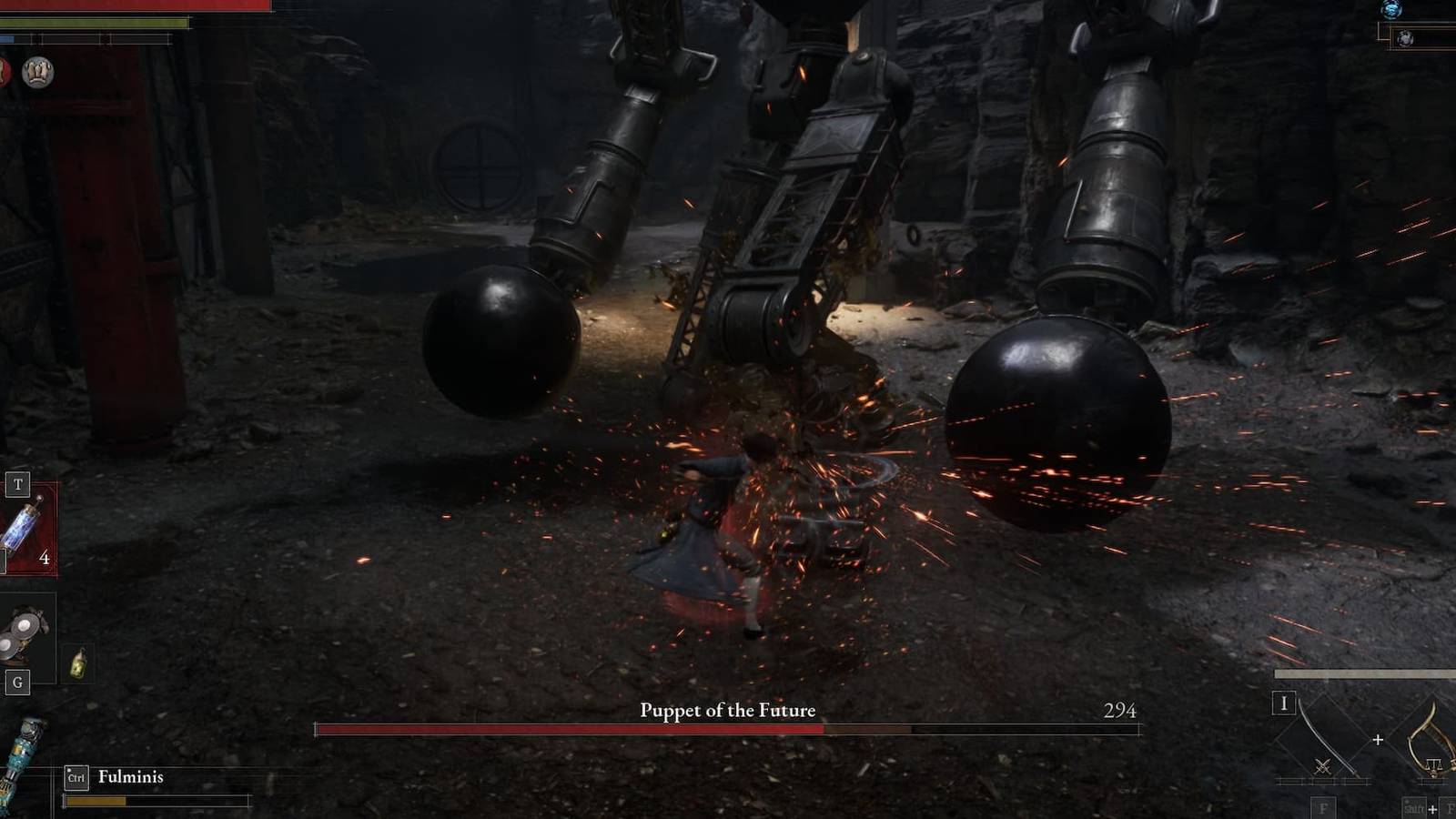Click the Pulse Cell quantity number 4
Screen dimensions: 1456x819
pos(44,556)
